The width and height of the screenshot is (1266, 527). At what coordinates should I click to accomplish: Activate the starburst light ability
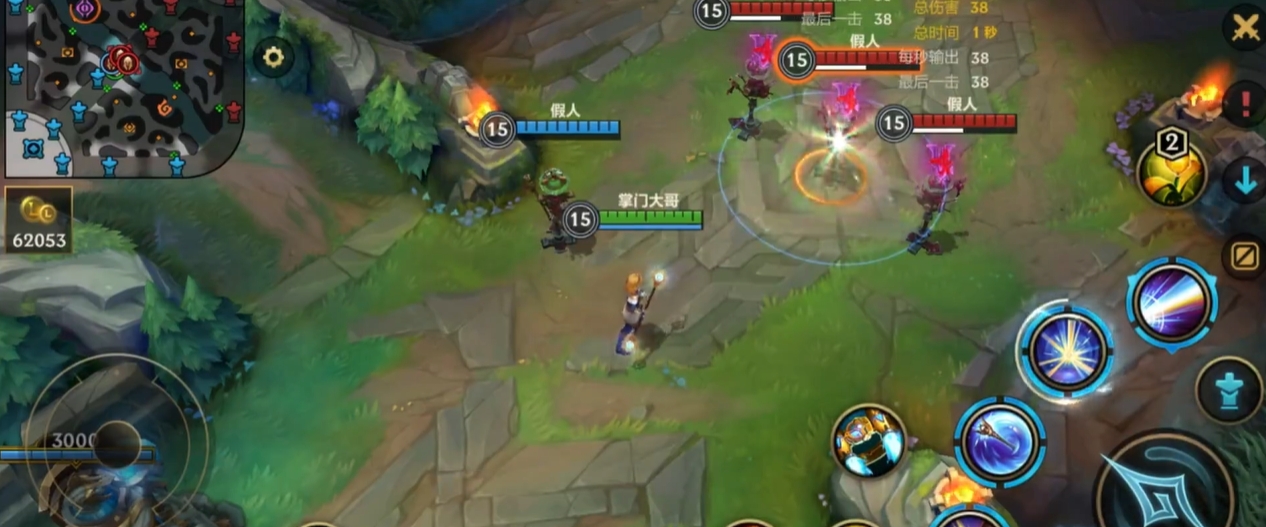click(x=1066, y=352)
